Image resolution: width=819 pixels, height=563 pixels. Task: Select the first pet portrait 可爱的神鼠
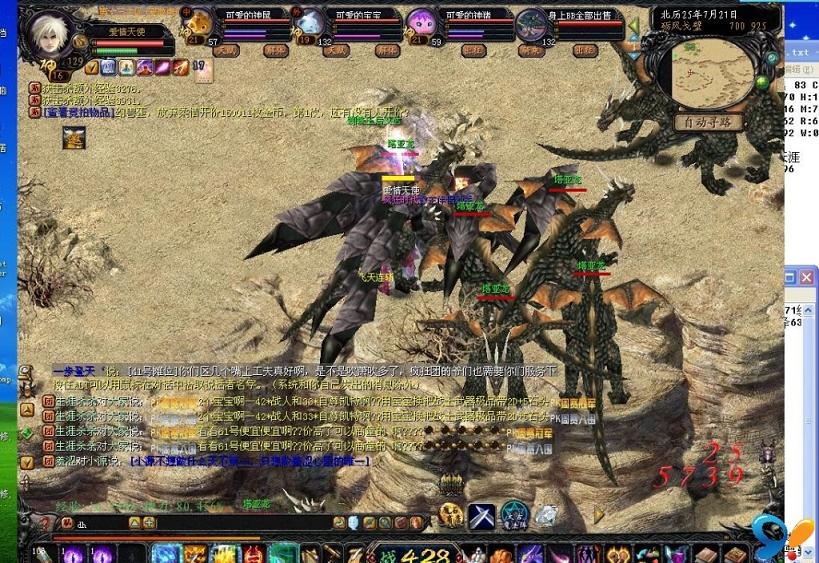(201, 22)
